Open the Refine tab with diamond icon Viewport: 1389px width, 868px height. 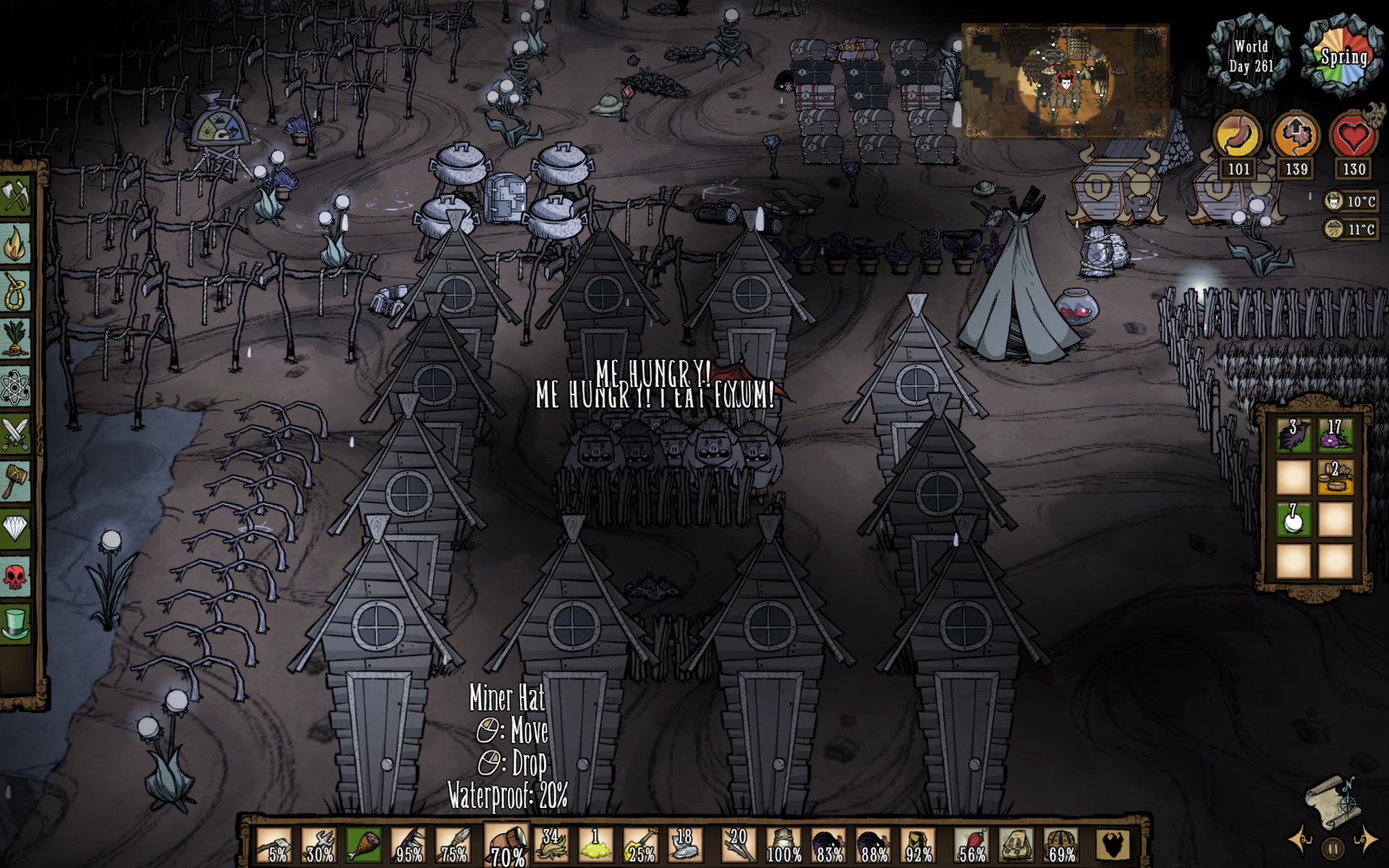pos(15,529)
